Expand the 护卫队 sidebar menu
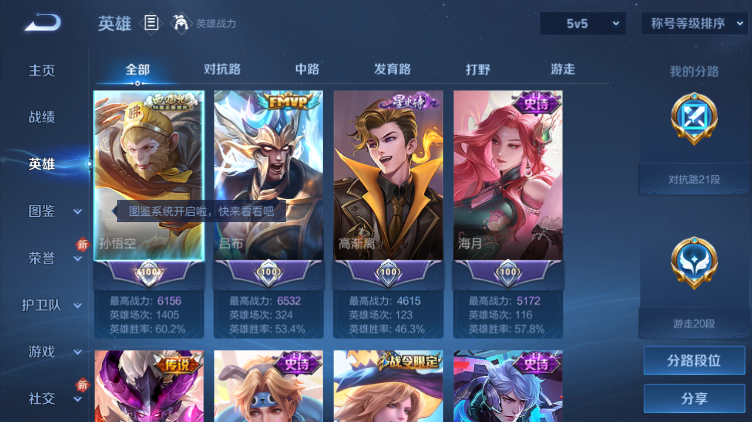The image size is (752, 422). coord(48,305)
